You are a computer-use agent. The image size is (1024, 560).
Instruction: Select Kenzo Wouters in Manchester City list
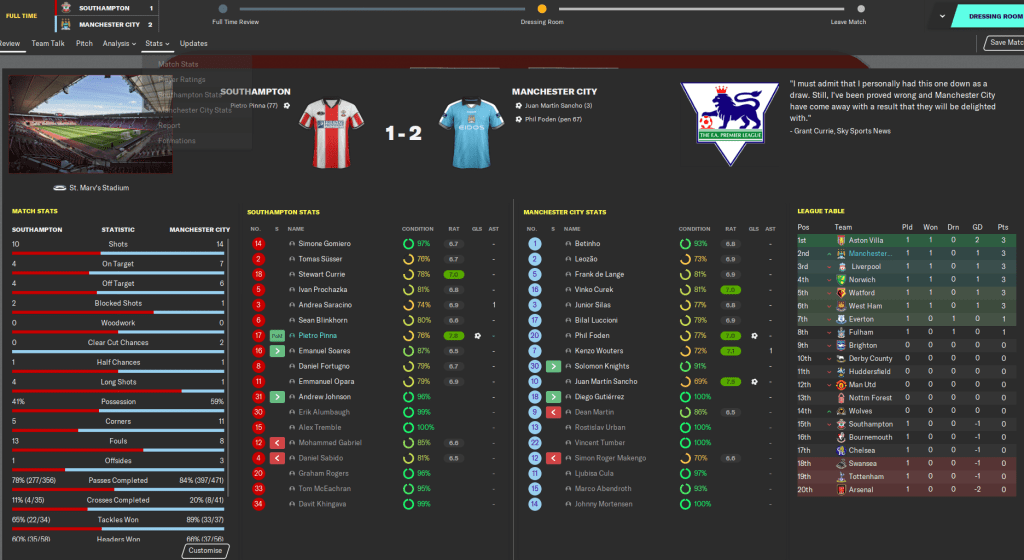598,351
